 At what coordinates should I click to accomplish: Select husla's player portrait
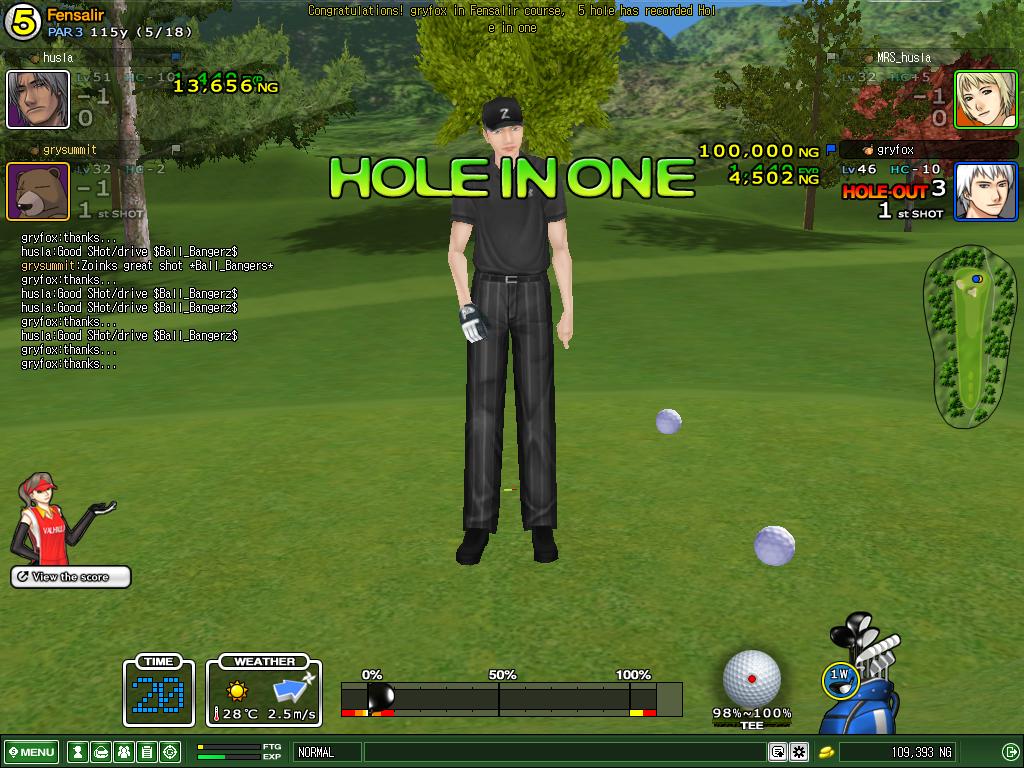pyautogui.click(x=38, y=100)
